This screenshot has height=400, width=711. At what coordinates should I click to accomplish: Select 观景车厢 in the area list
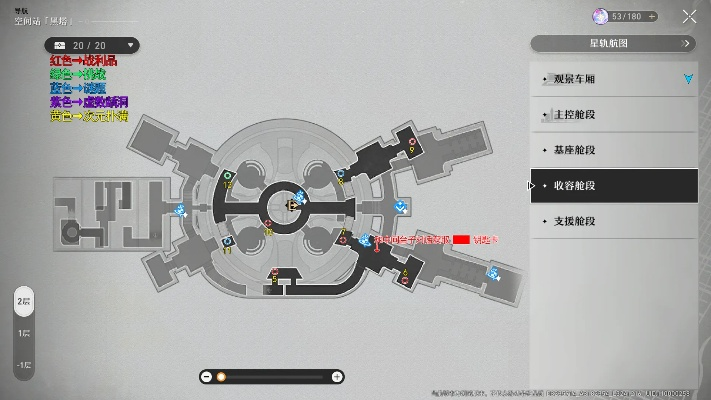[x=612, y=79]
